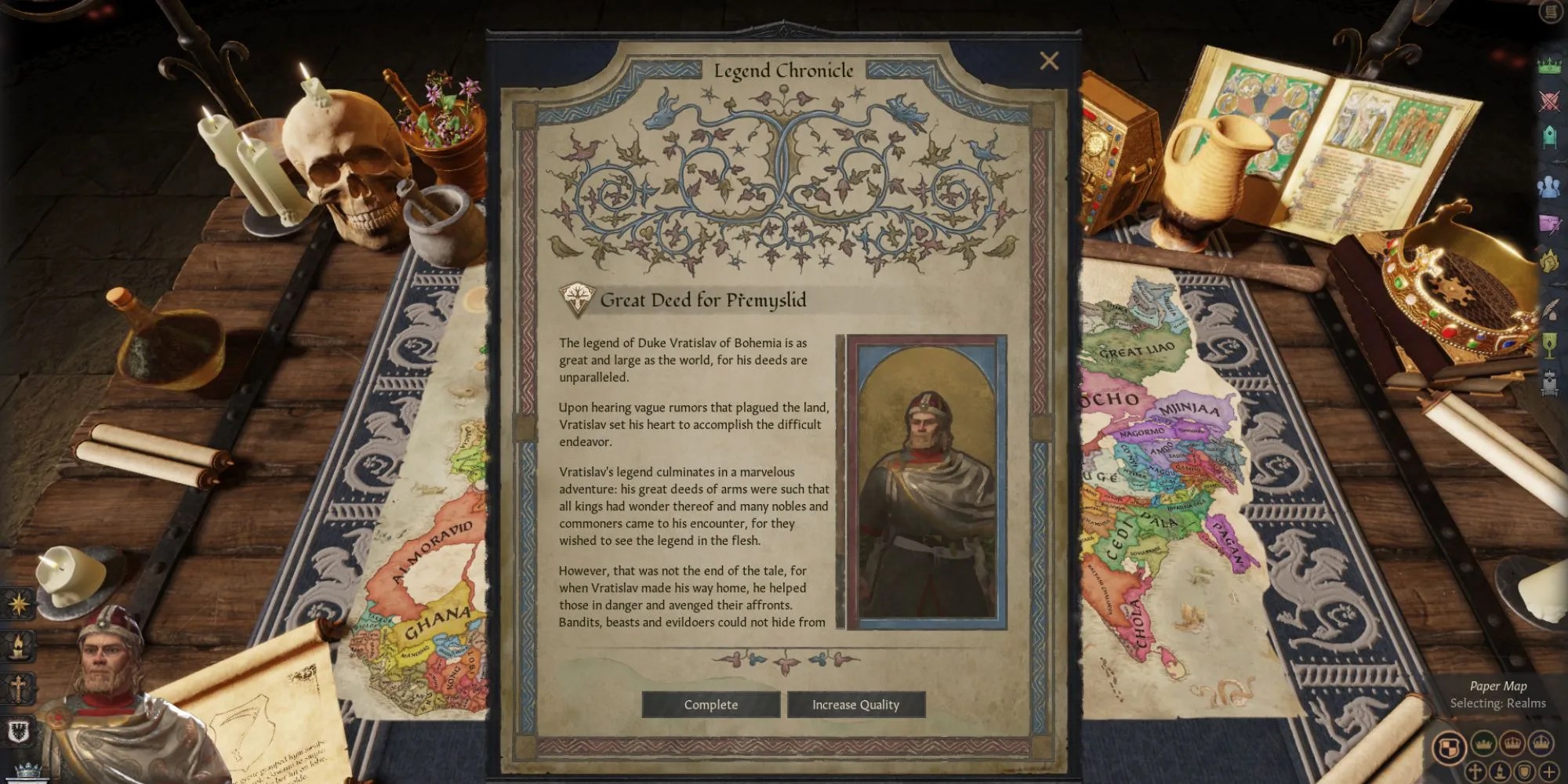Open the flaming fist factions tab
Image resolution: width=1568 pixels, height=784 pixels.
1549,262
